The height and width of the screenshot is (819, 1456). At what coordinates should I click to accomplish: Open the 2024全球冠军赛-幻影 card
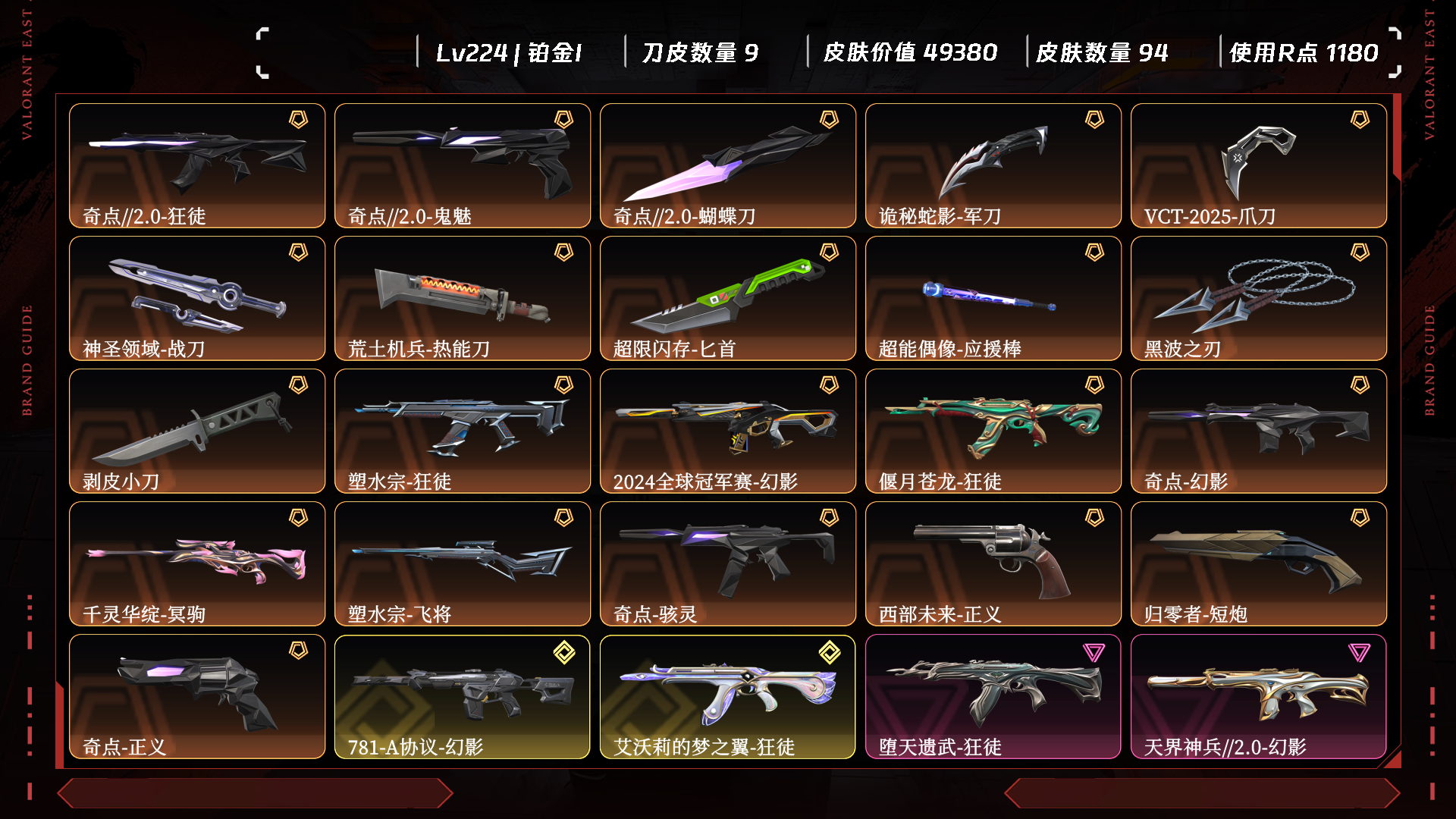click(x=728, y=431)
